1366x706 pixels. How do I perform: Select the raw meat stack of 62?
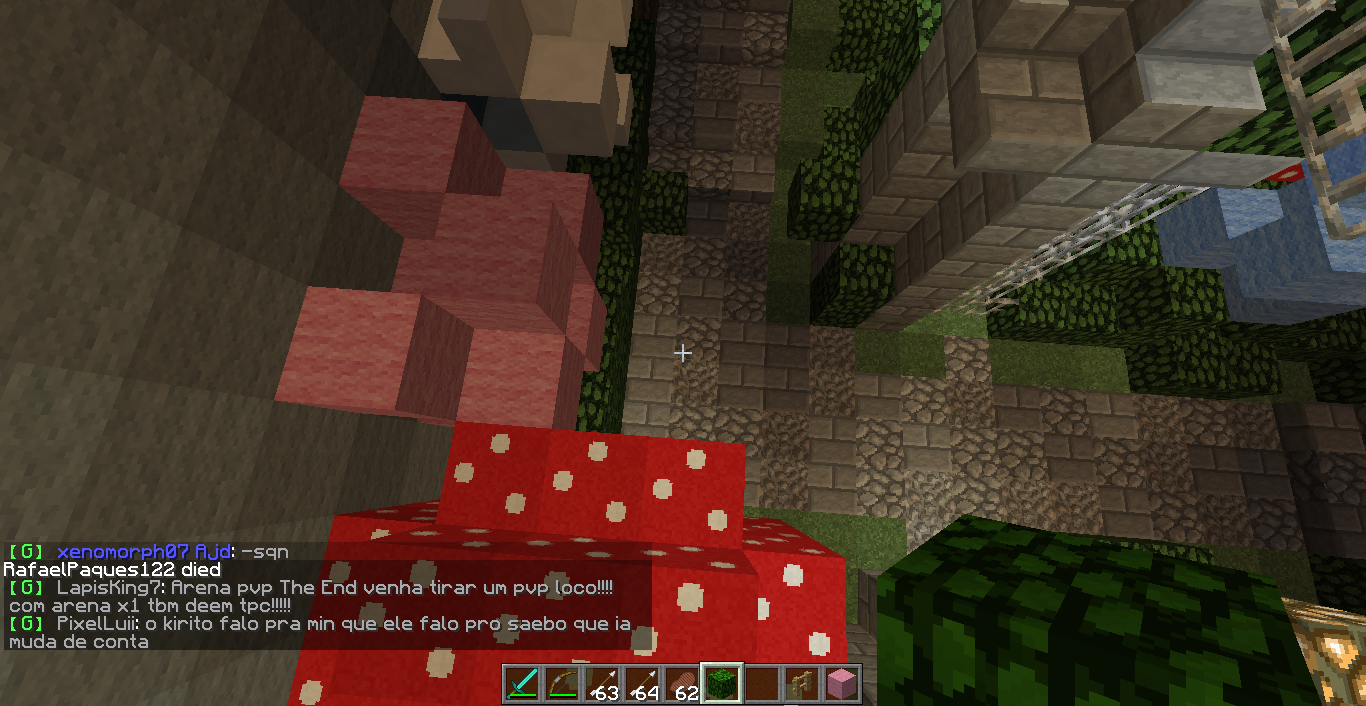pos(681,684)
